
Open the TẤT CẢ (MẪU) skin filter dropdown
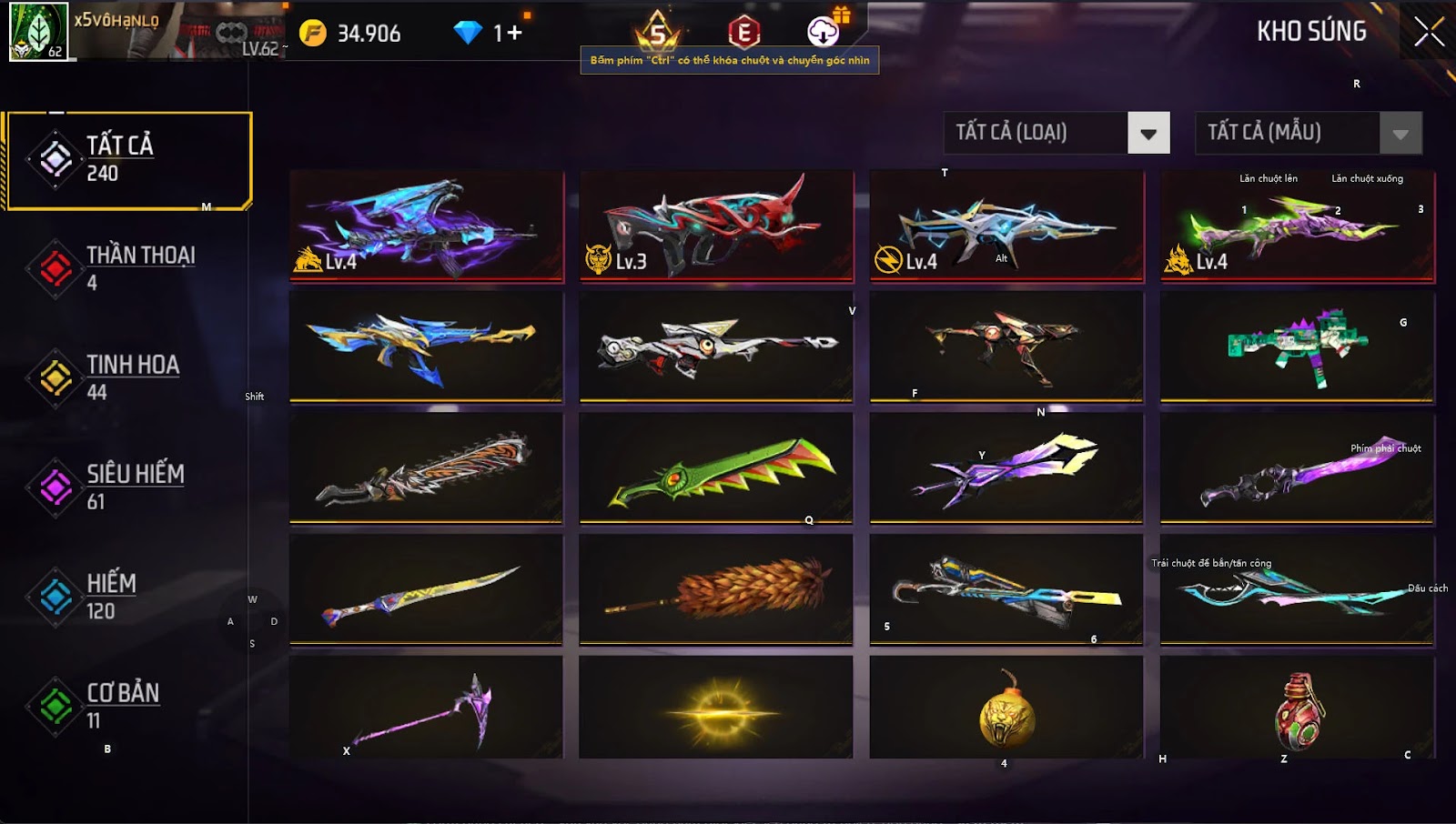pyautogui.click(x=1292, y=133)
